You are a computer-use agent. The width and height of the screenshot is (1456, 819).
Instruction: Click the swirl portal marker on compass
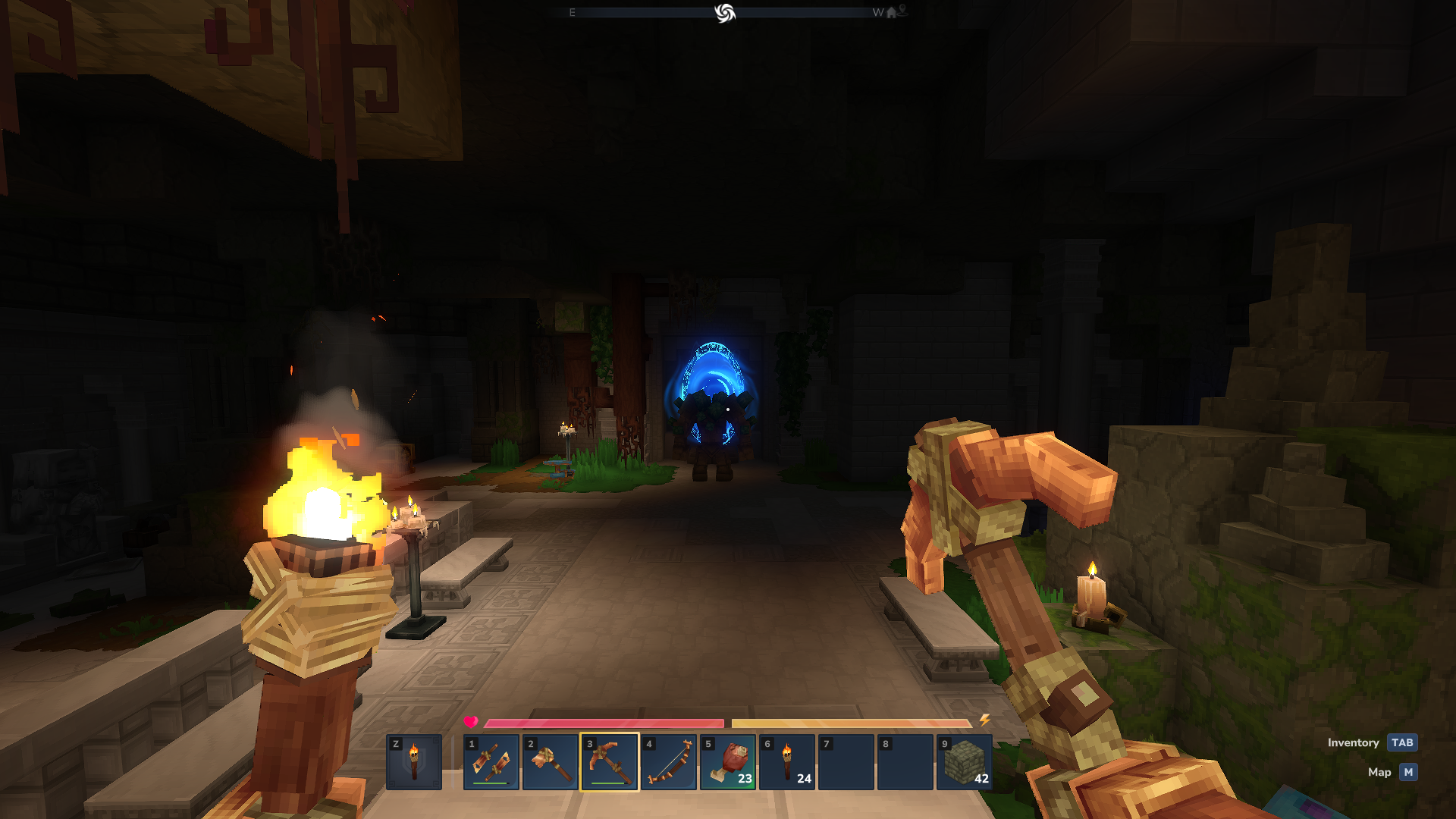click(x=725, y=13)
